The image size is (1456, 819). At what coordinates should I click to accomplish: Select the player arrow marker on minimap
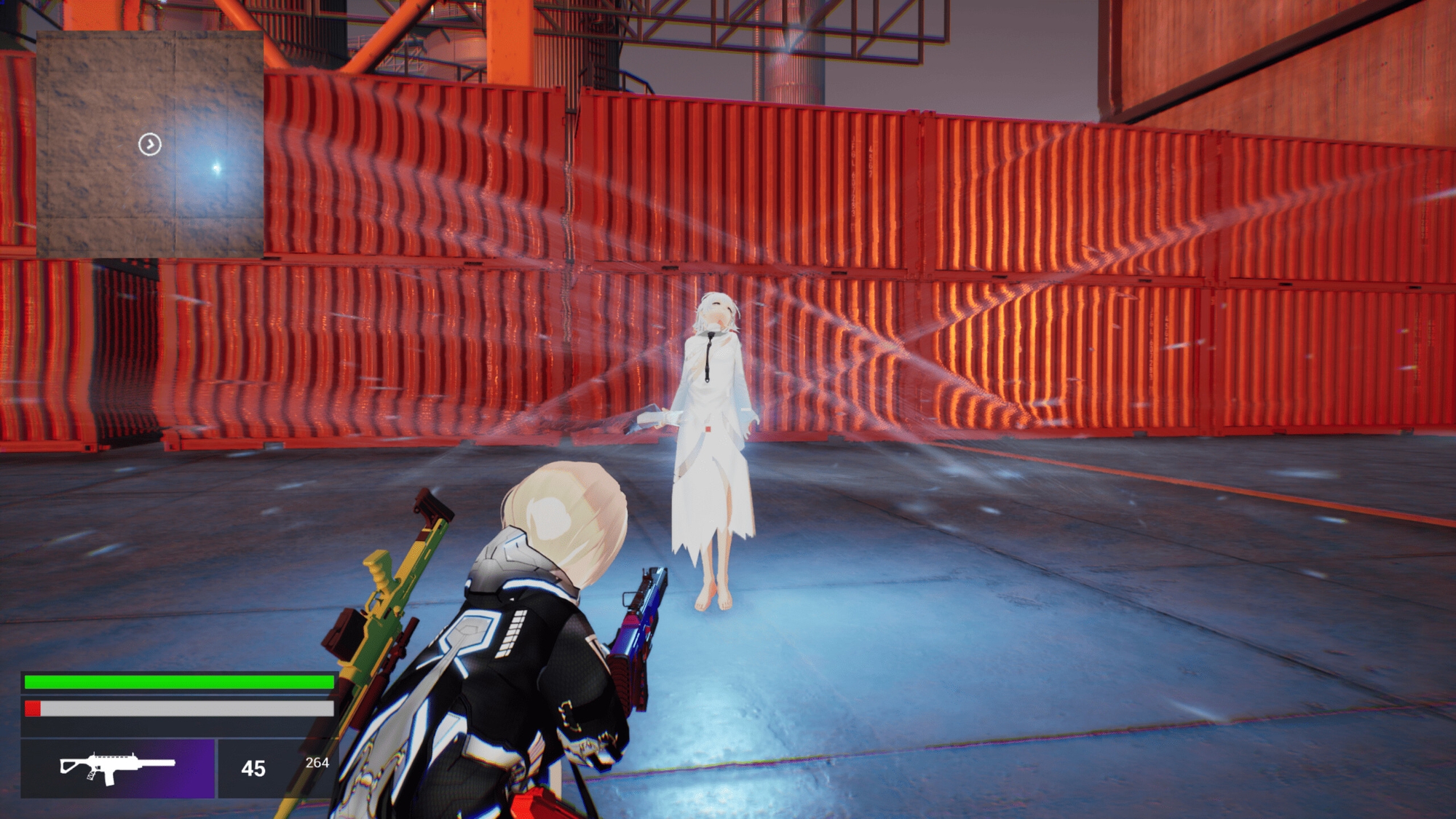click(x=150, y=144)
